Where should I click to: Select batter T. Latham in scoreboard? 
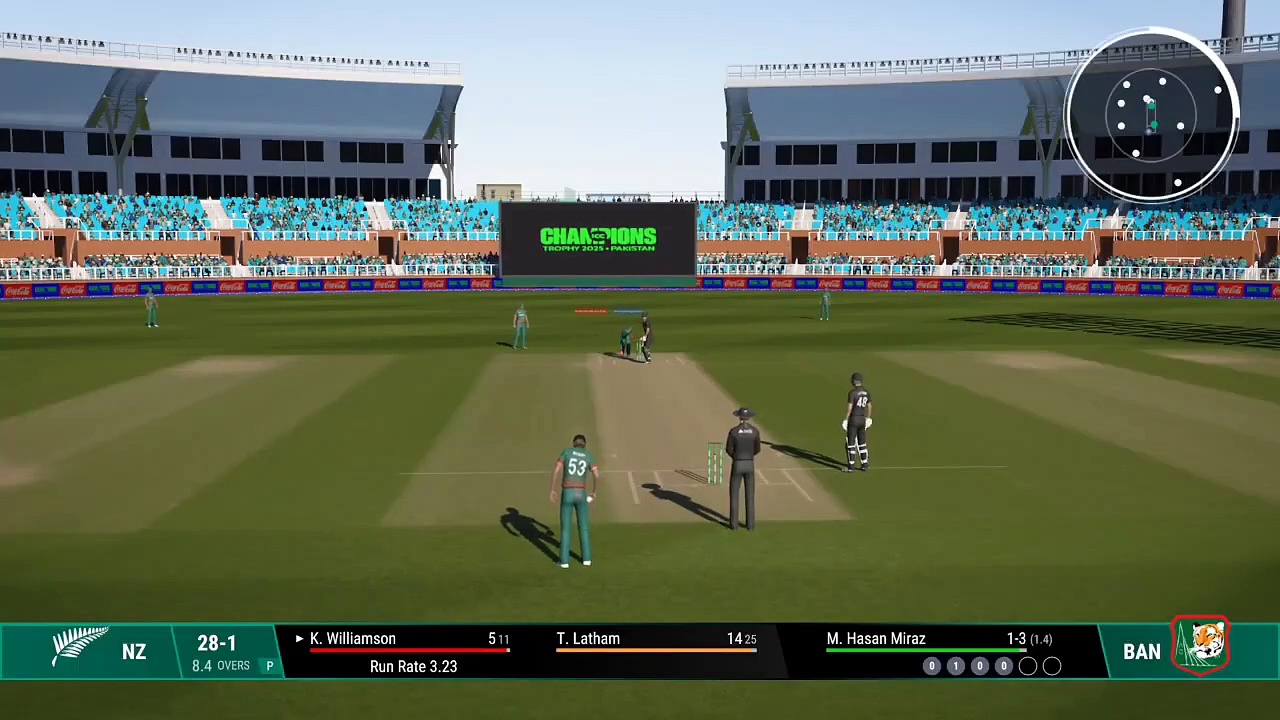click(x=588, y=639)
